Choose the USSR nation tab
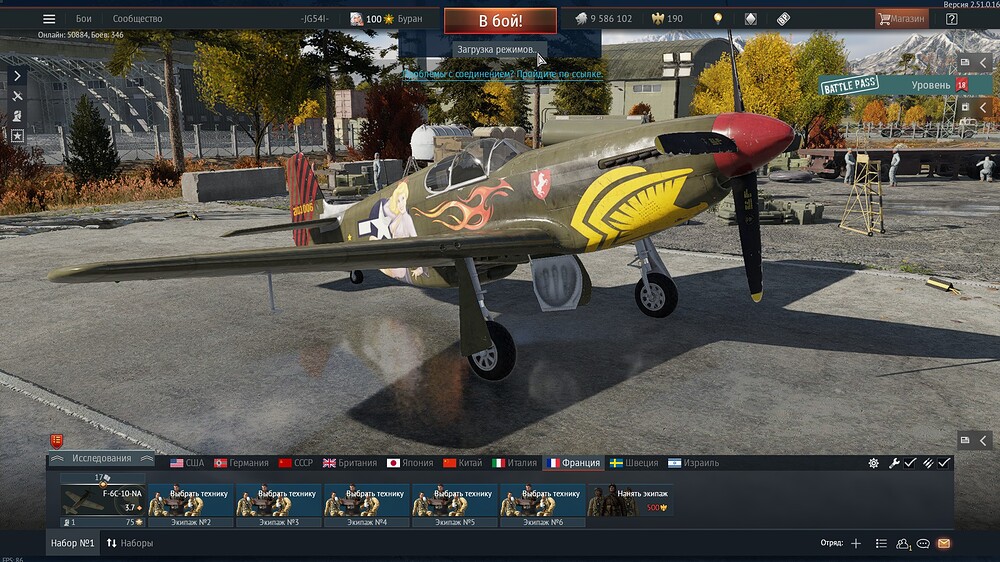 click(296, 463)
